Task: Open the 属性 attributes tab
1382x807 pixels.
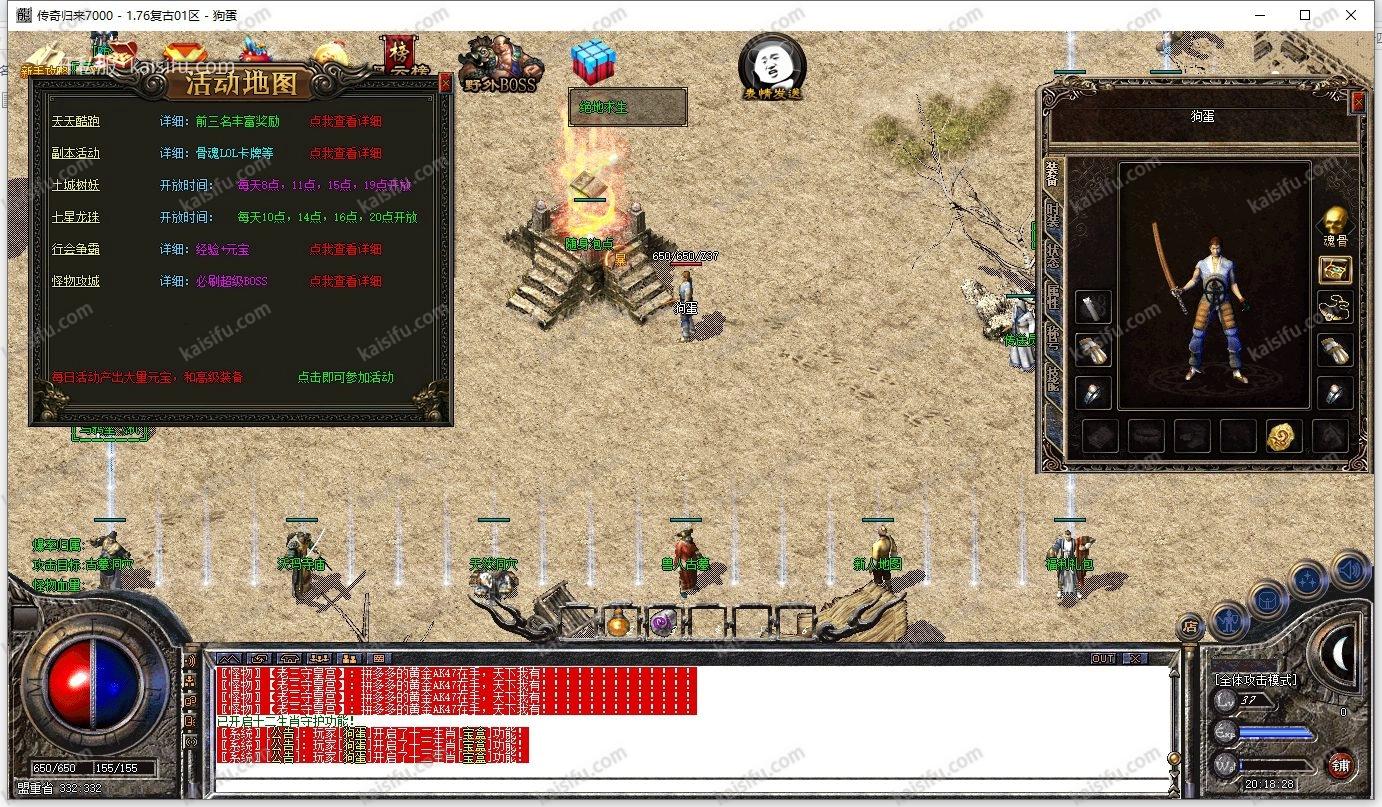Action: coord(1052,293)
